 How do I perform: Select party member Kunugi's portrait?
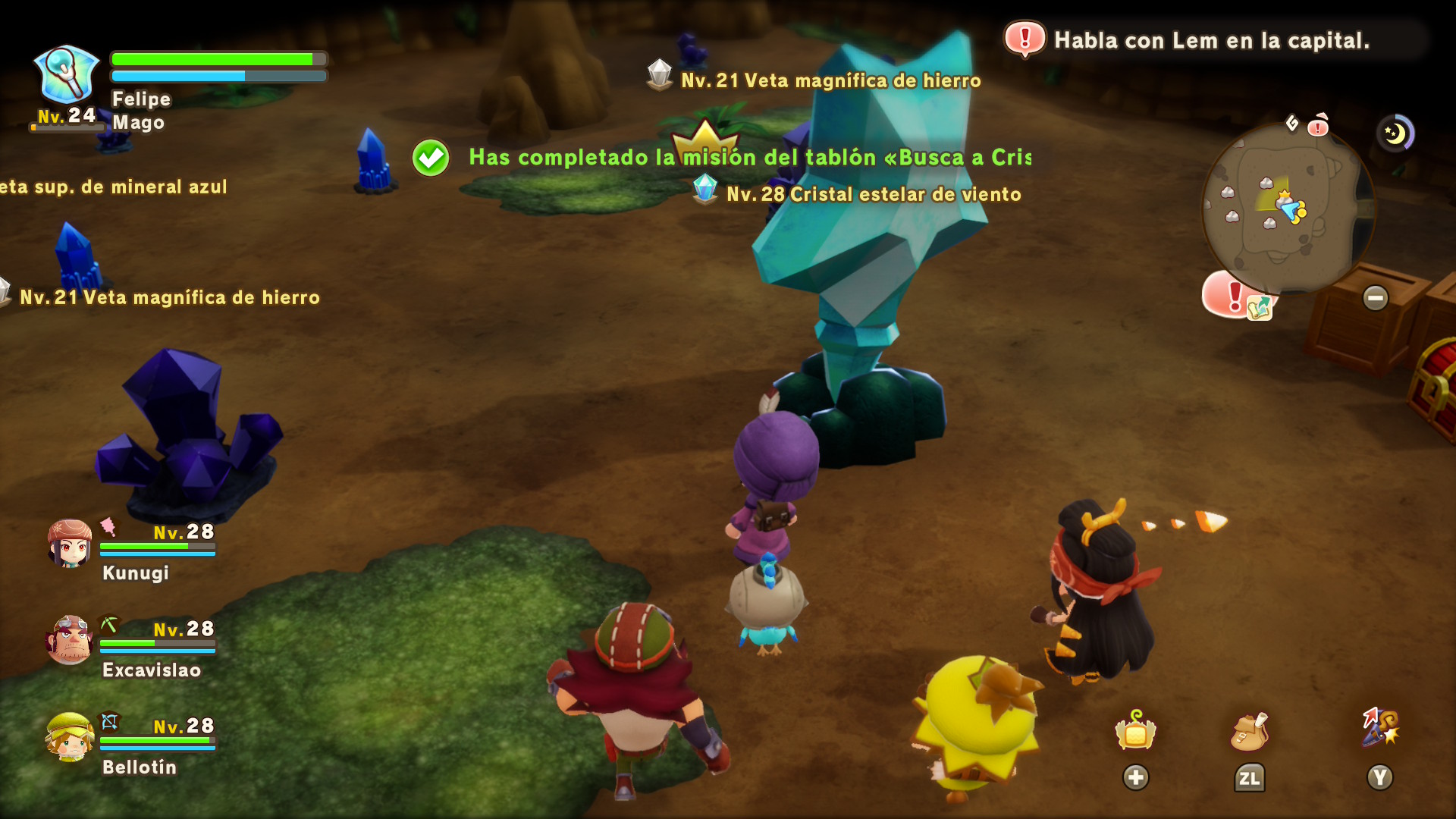click(x=70, y=543)
